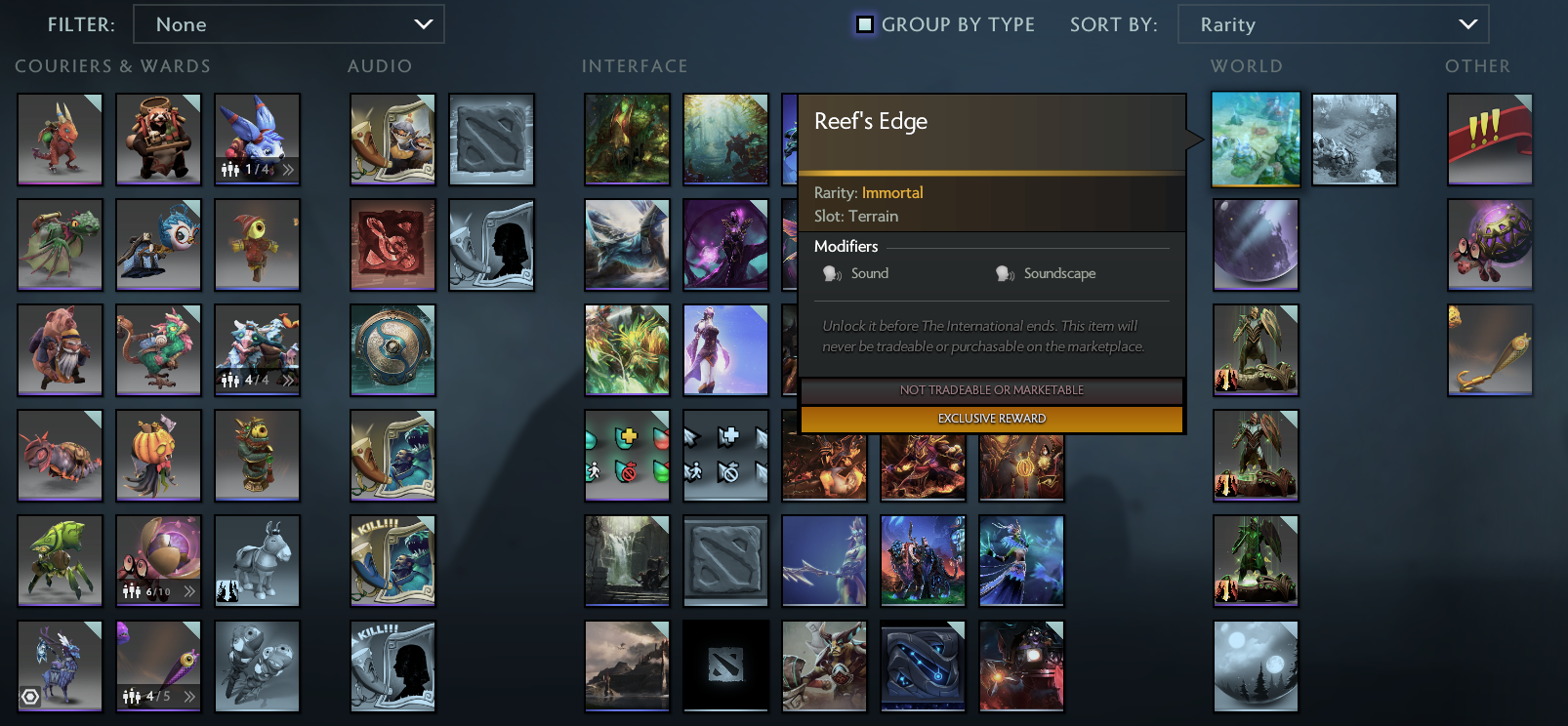
Task: Click the Soundscape modifier speaker icon
Action: click(1005, 274)
